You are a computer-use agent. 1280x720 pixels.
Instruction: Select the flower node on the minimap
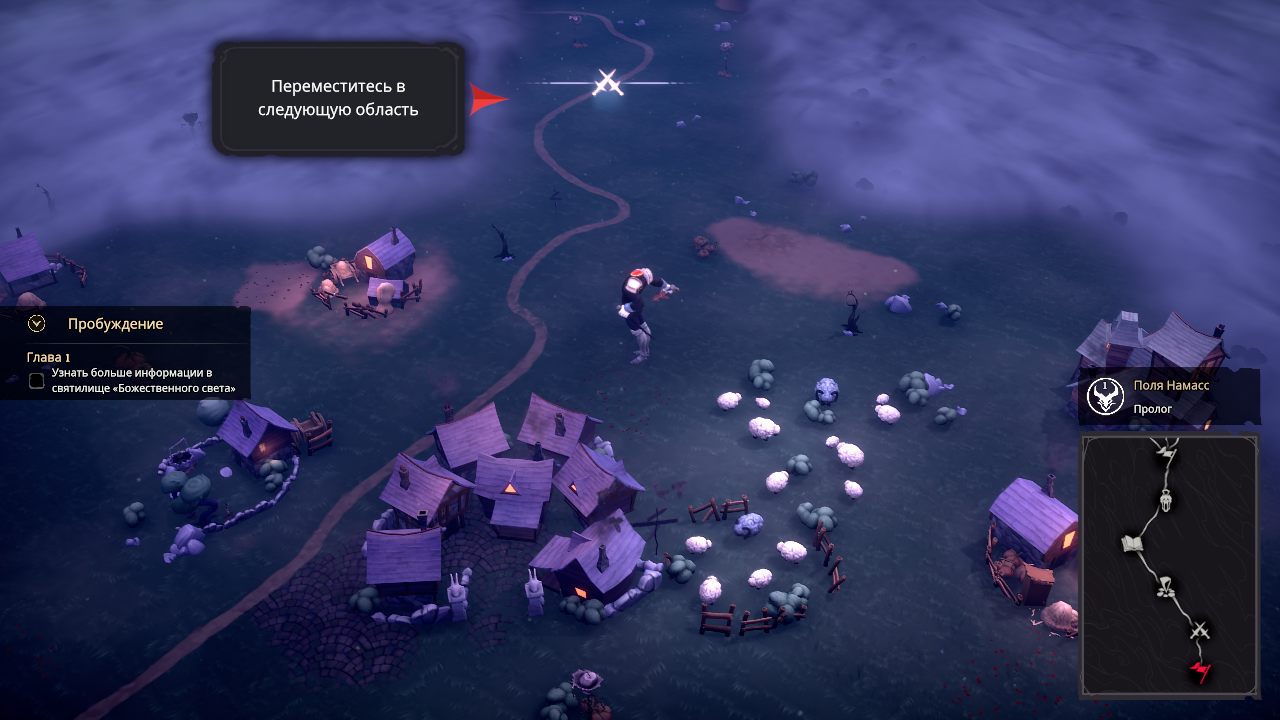[1165, 587]
